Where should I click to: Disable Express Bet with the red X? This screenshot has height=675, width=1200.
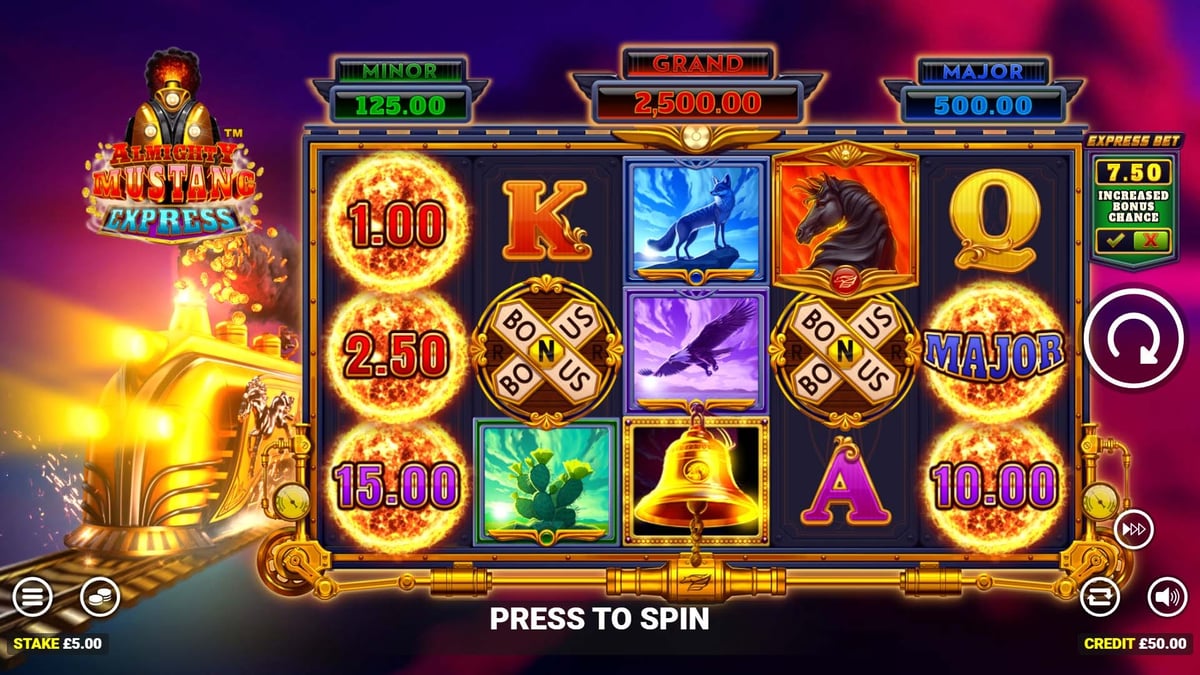pos(1151,240)
